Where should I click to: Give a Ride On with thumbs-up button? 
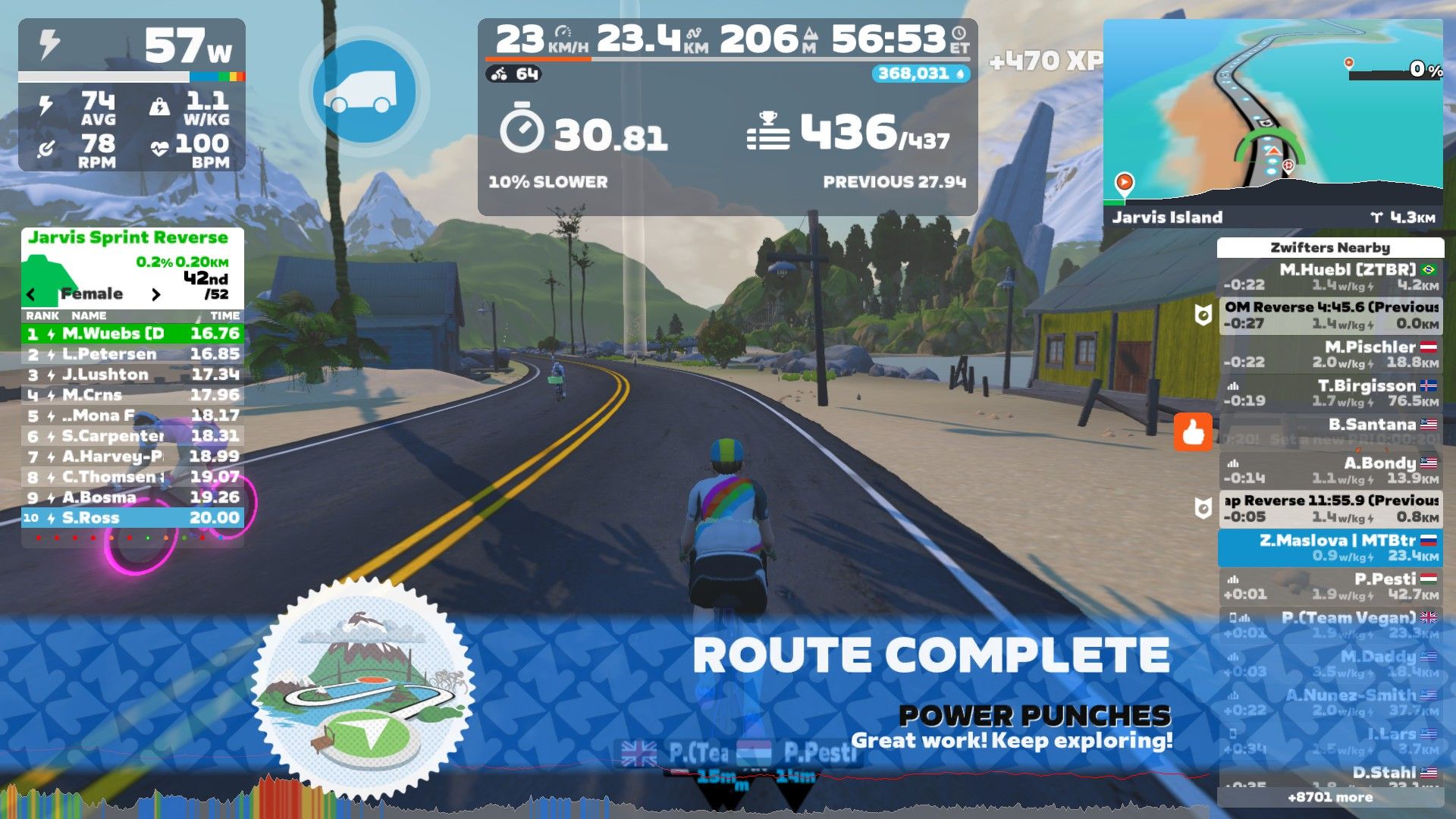pos(1193,432)
